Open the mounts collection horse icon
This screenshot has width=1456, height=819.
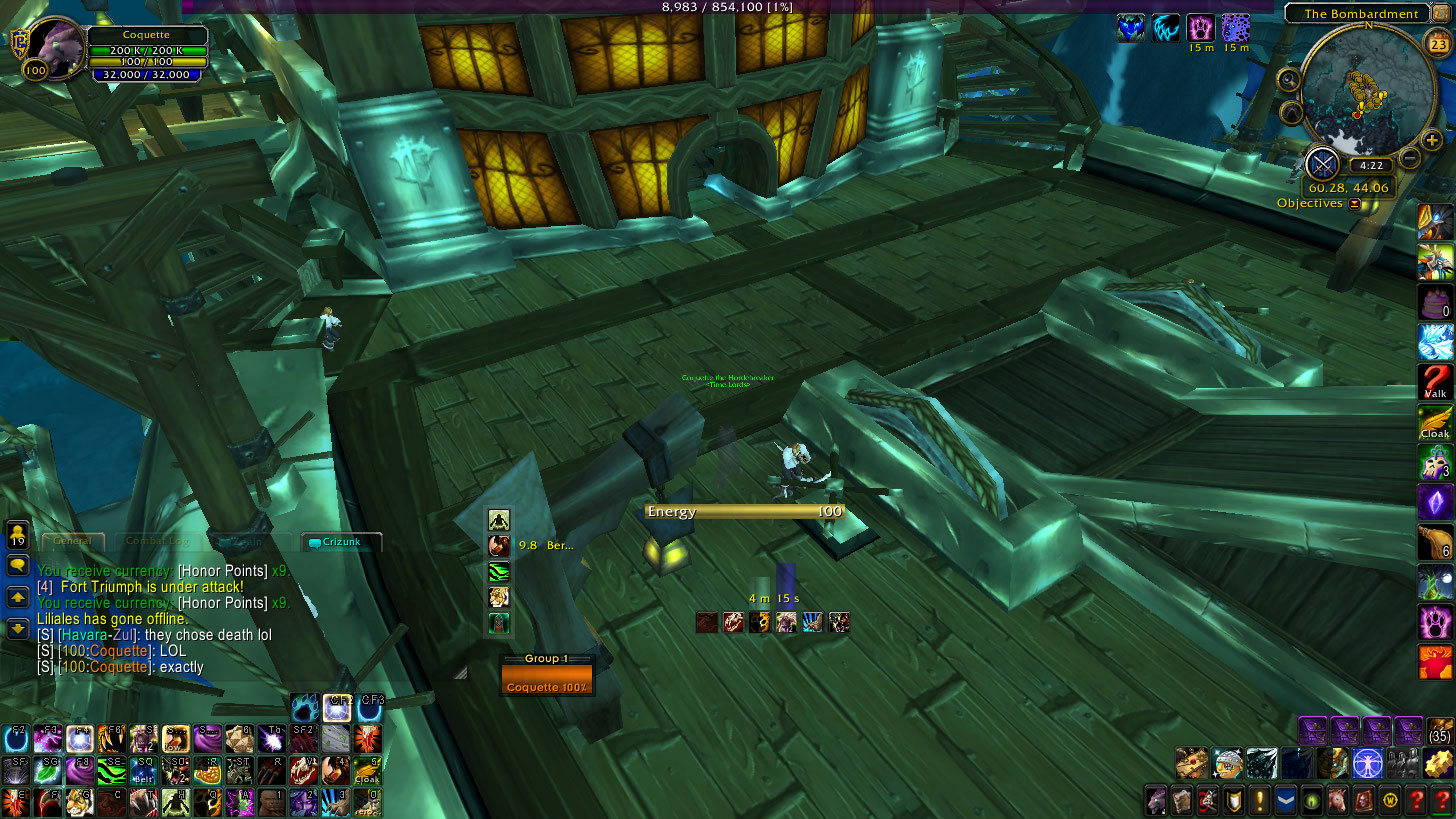(1337, 800)
